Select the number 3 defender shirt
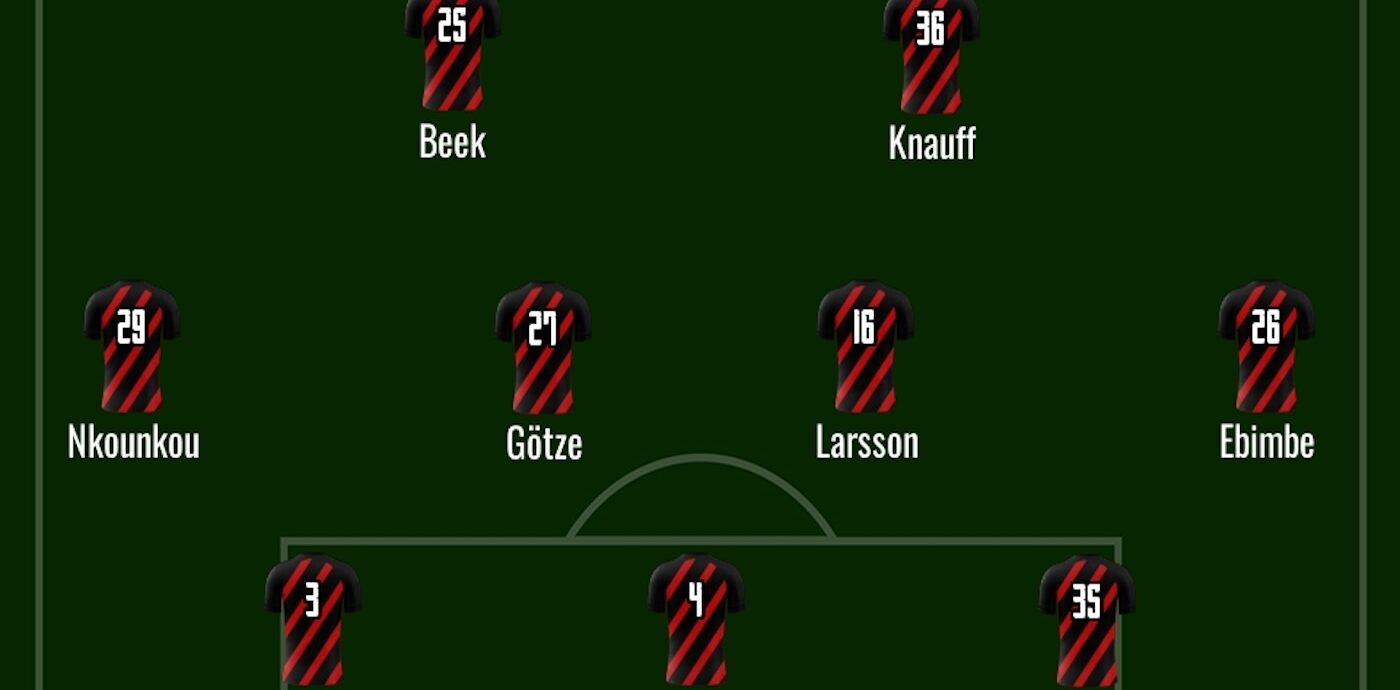This screenshot has height=690, width=1400. [x=312, y=618]
